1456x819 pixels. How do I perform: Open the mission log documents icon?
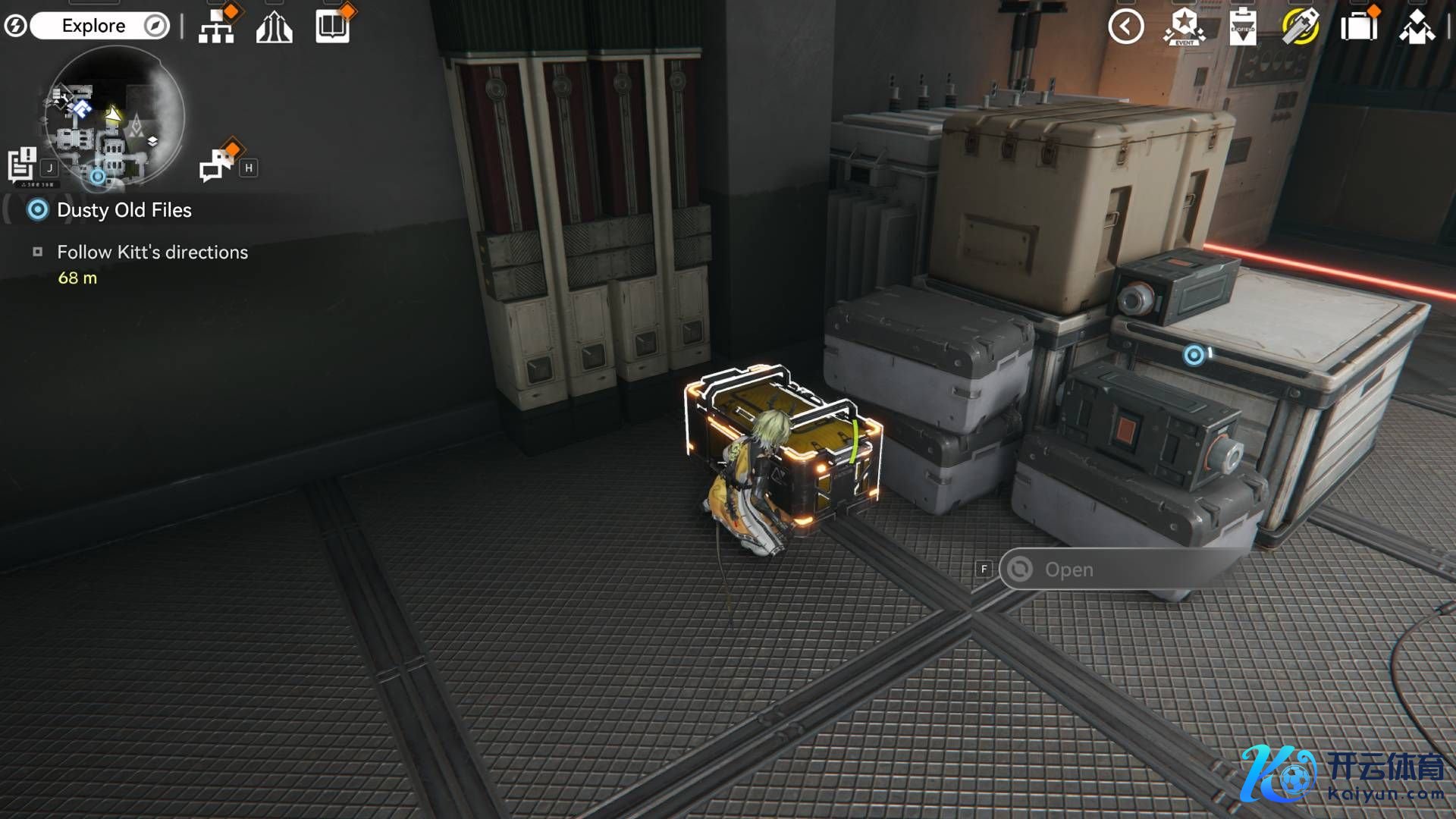point(22,164)
